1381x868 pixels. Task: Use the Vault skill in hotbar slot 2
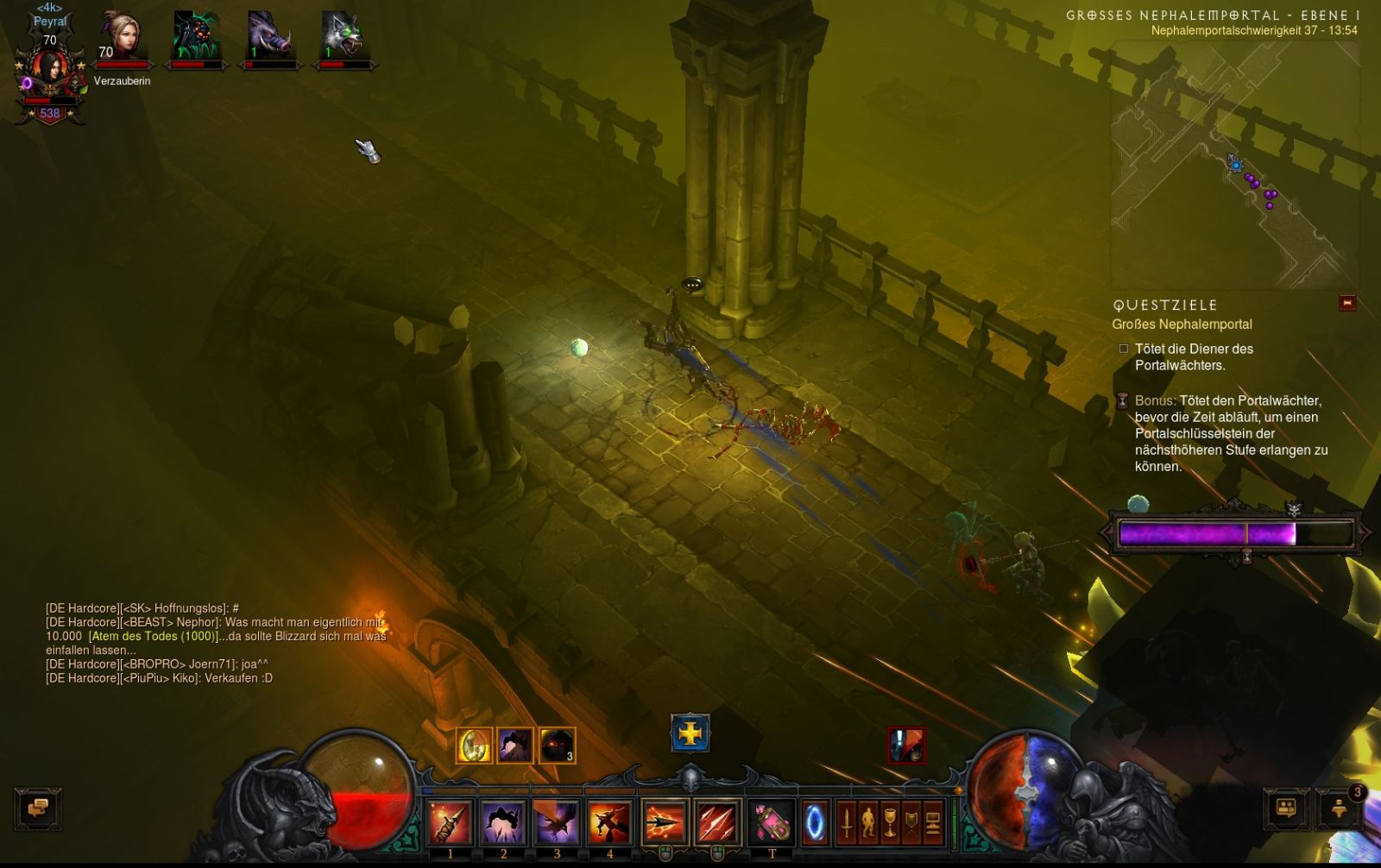pyautogui.click(x=503, y=822)
